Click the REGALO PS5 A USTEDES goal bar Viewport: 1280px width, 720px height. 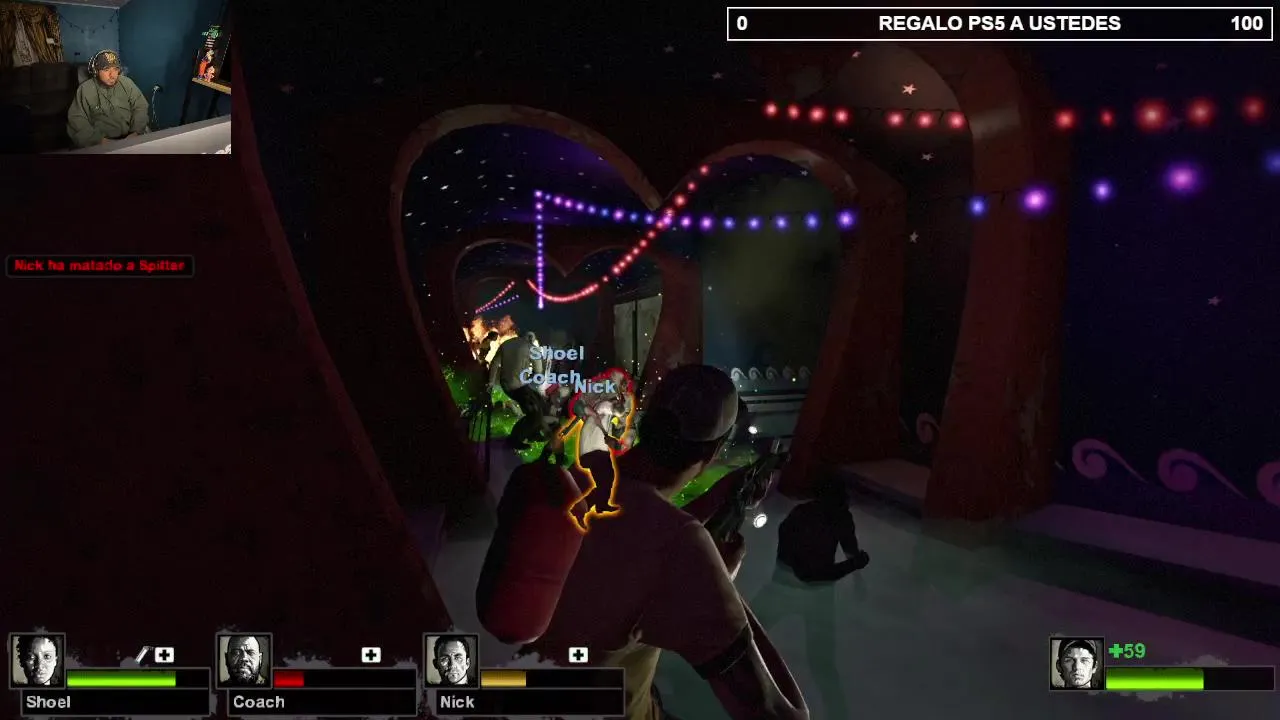(x=999, y=24)
